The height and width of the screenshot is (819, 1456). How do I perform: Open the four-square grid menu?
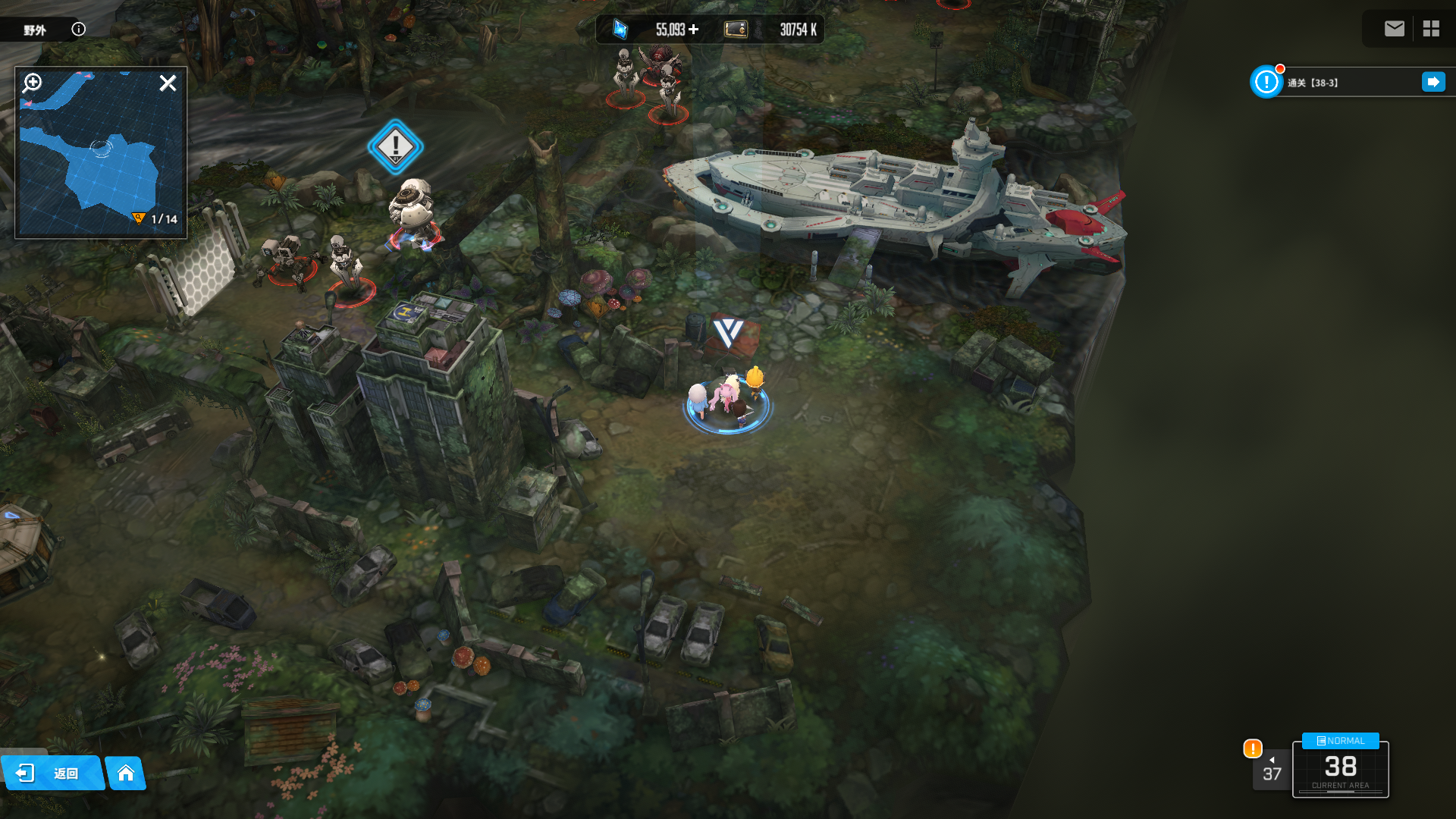[1431, 29]
